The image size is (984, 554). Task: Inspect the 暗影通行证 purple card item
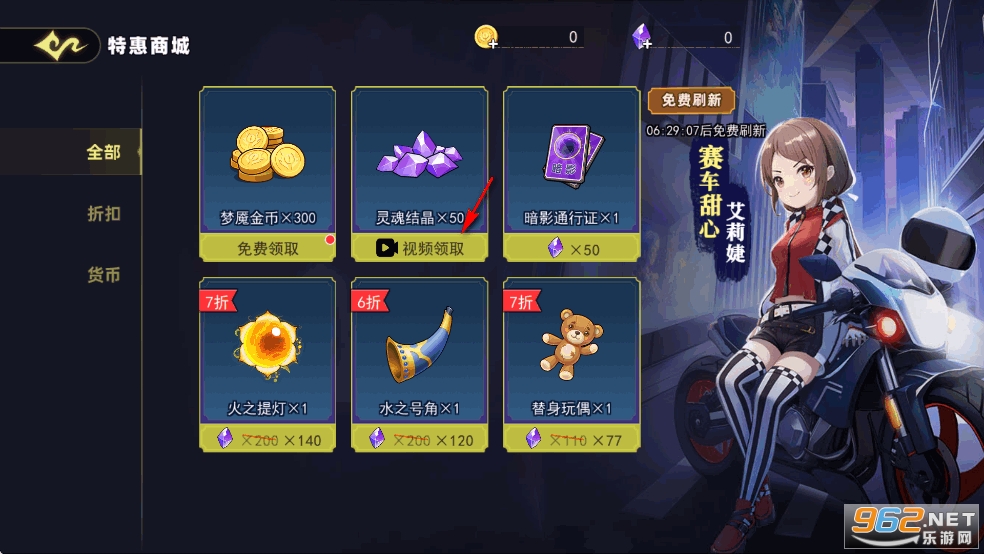click(x=572, y=157)
